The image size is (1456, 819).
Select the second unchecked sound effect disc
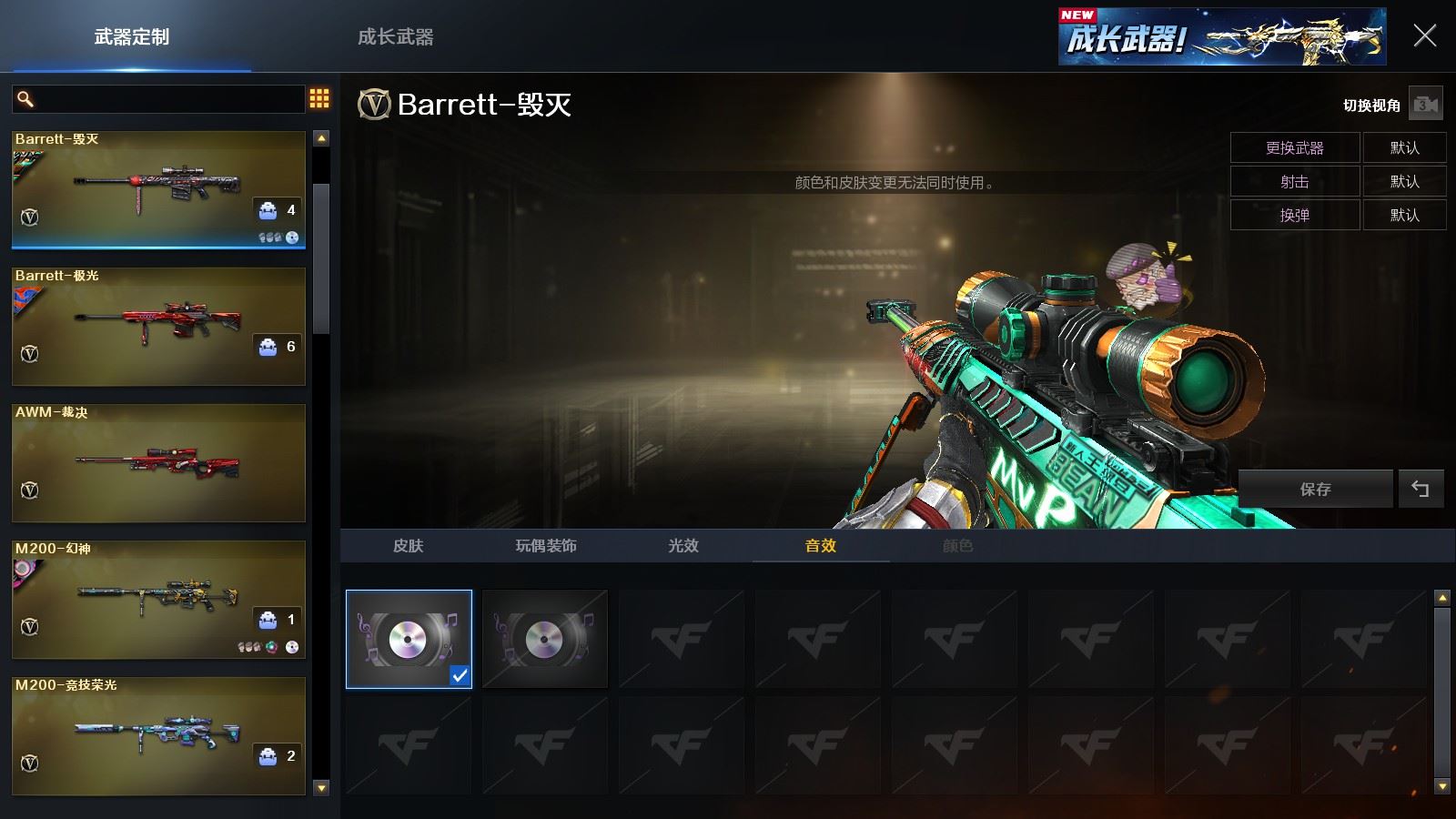545,639
